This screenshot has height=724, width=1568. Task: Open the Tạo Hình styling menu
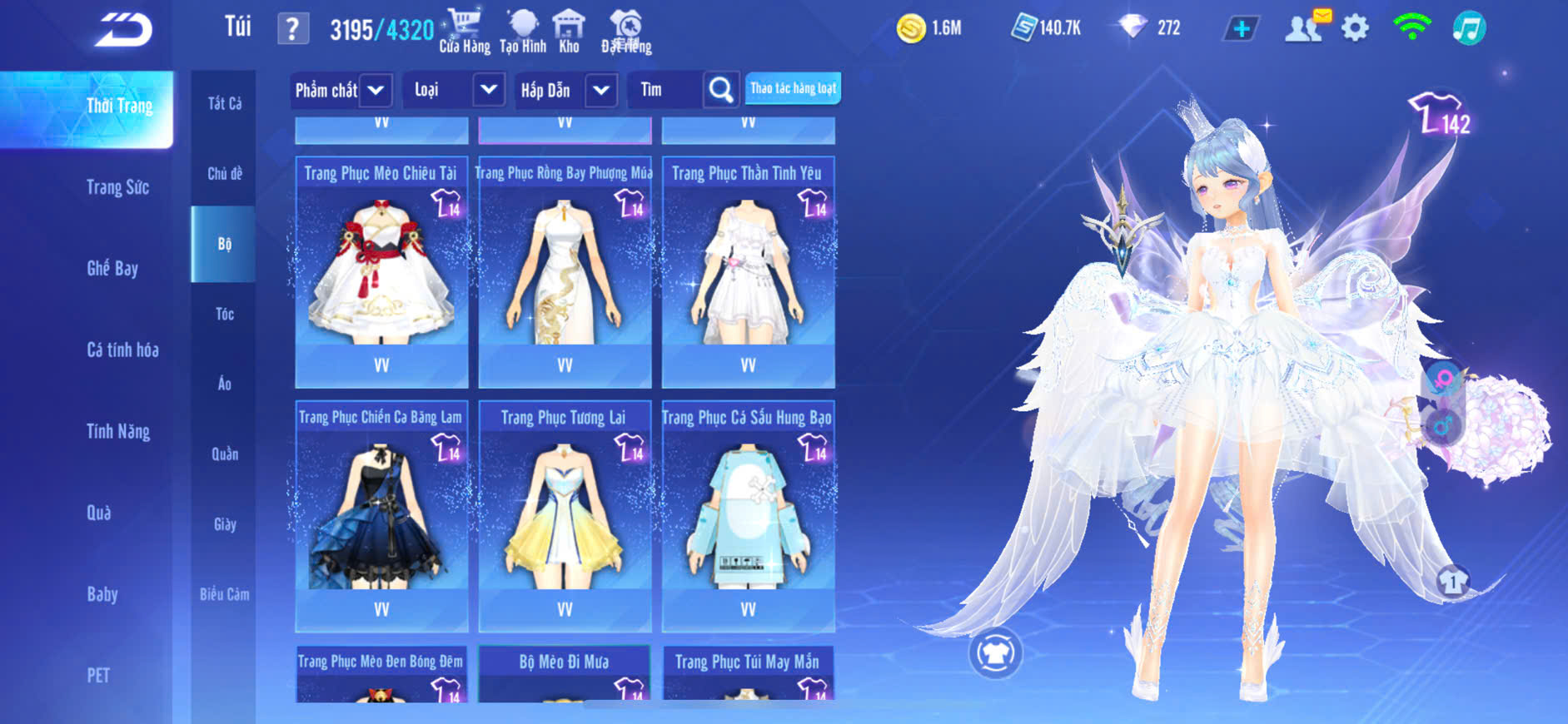click(523, 31)
